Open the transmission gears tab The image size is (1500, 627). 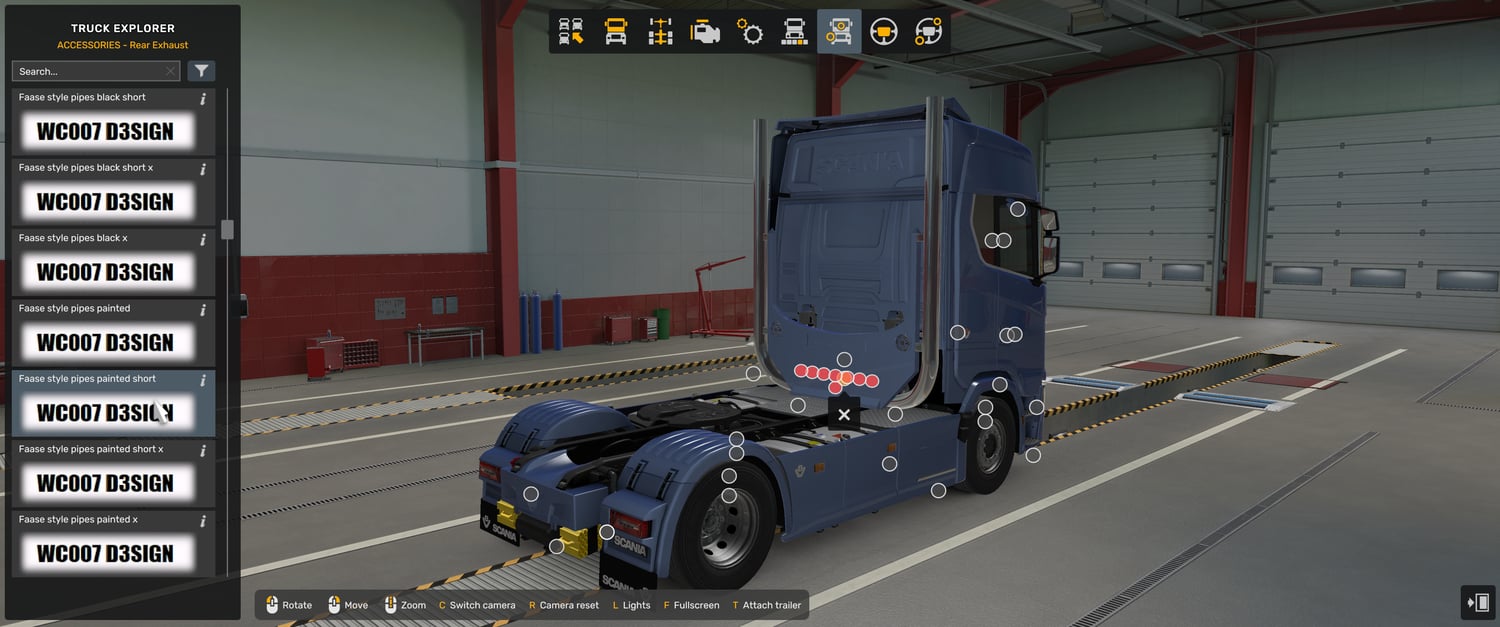pos(750,32)
